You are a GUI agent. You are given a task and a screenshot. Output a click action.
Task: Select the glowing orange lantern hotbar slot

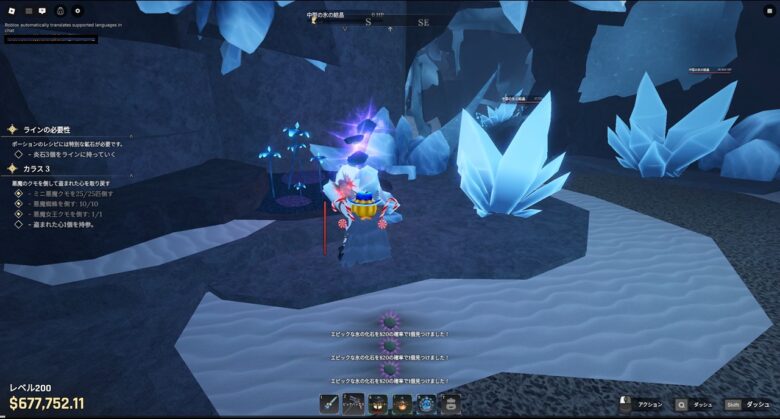point(401,403)
